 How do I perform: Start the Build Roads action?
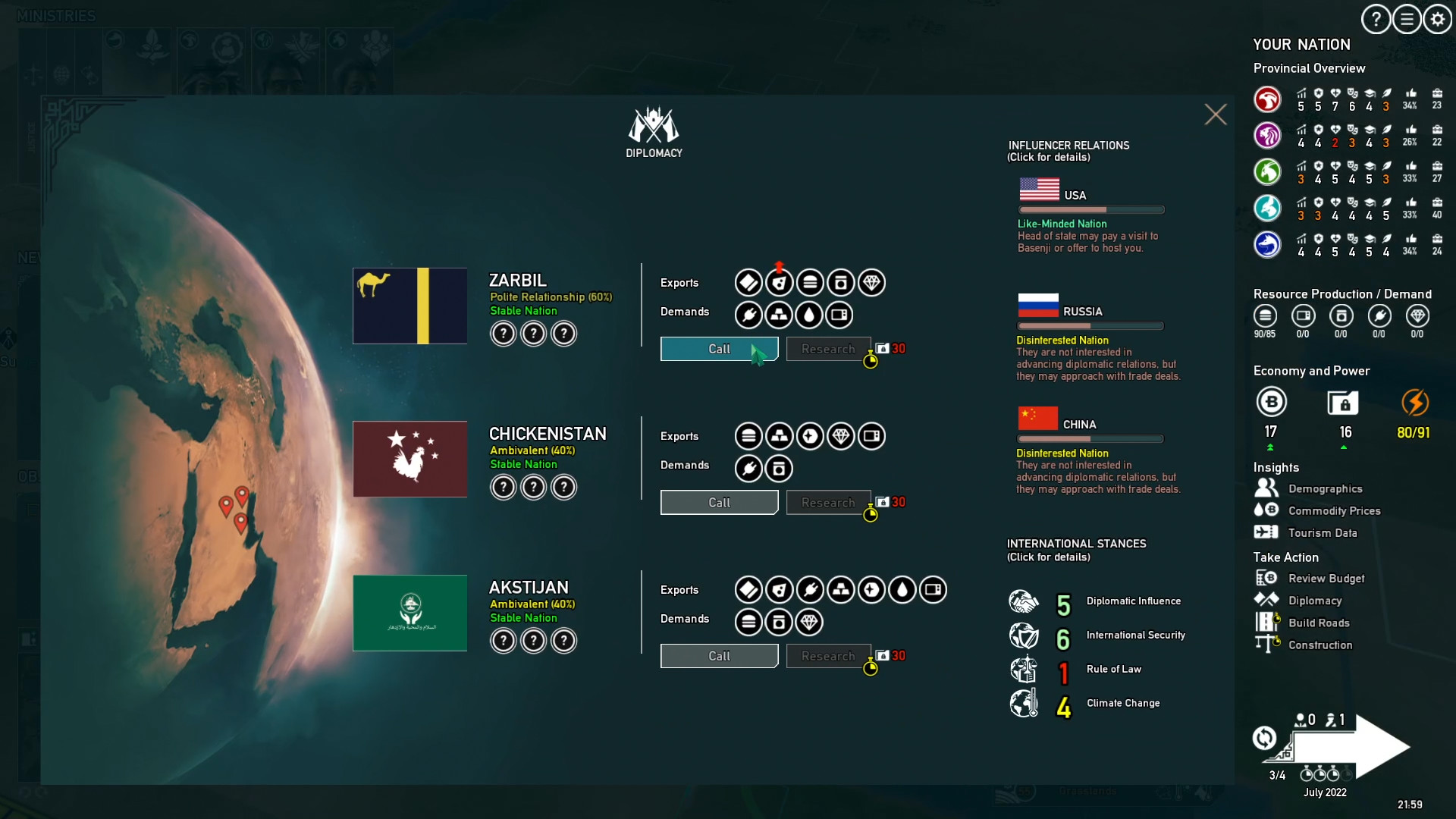1319,623
